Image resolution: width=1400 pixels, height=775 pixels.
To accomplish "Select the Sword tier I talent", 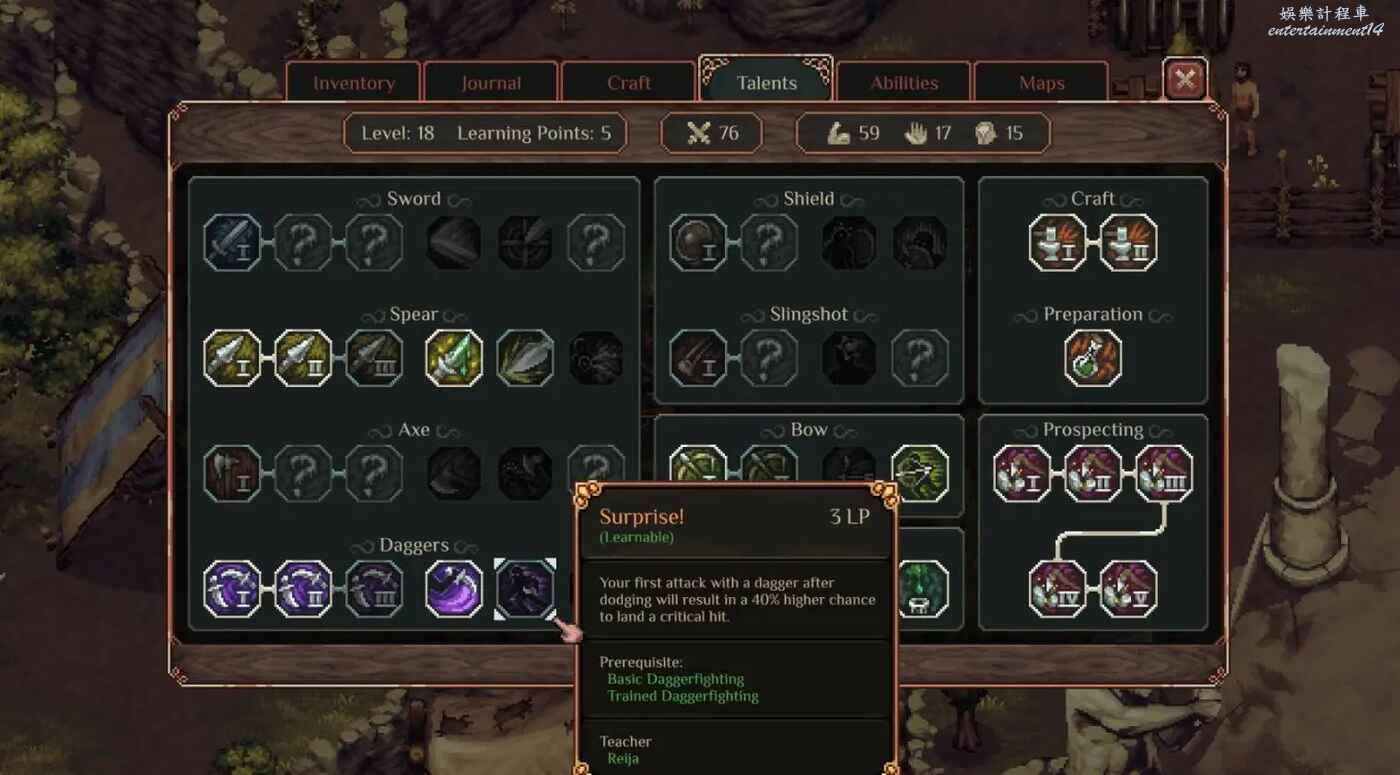I will (x=233, y=242).
